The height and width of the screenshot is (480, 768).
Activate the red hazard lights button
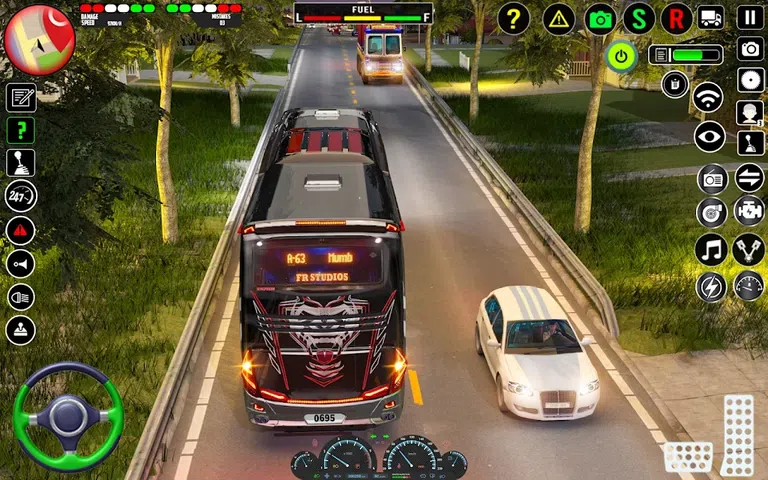click(21, 231)
